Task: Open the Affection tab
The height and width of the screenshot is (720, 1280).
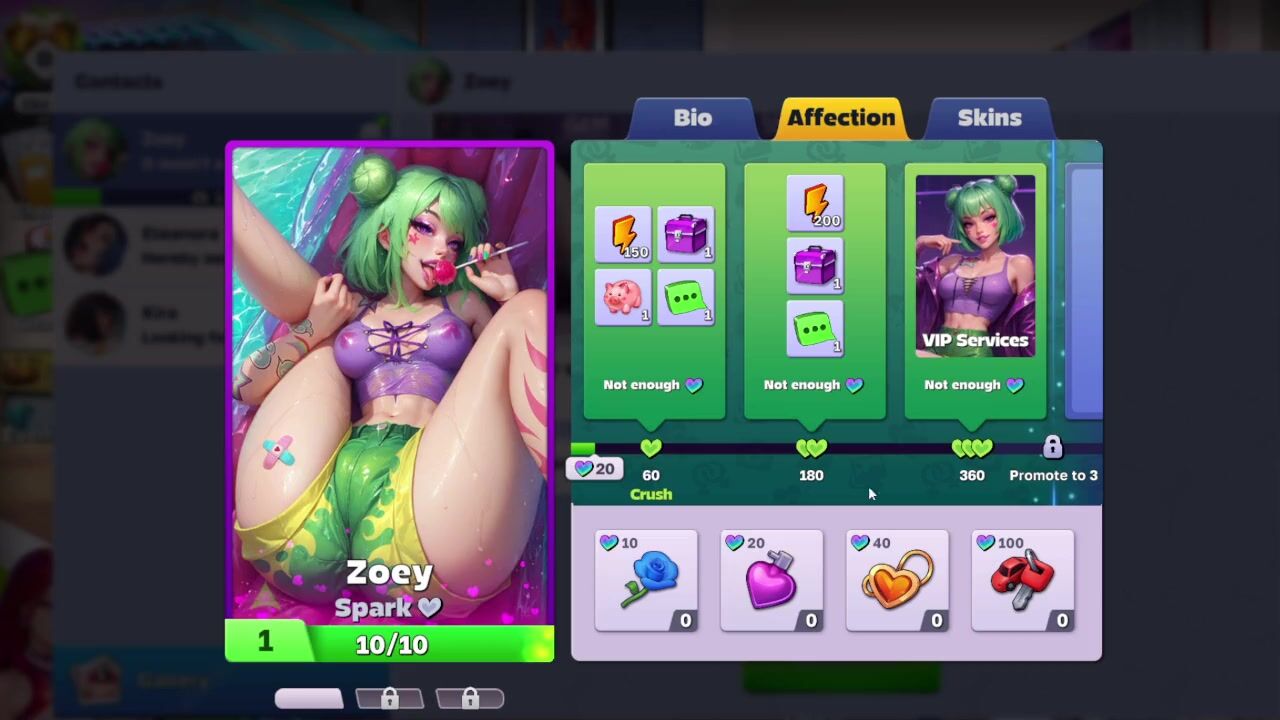Action: pyautogui.click(x=840, y=118)
